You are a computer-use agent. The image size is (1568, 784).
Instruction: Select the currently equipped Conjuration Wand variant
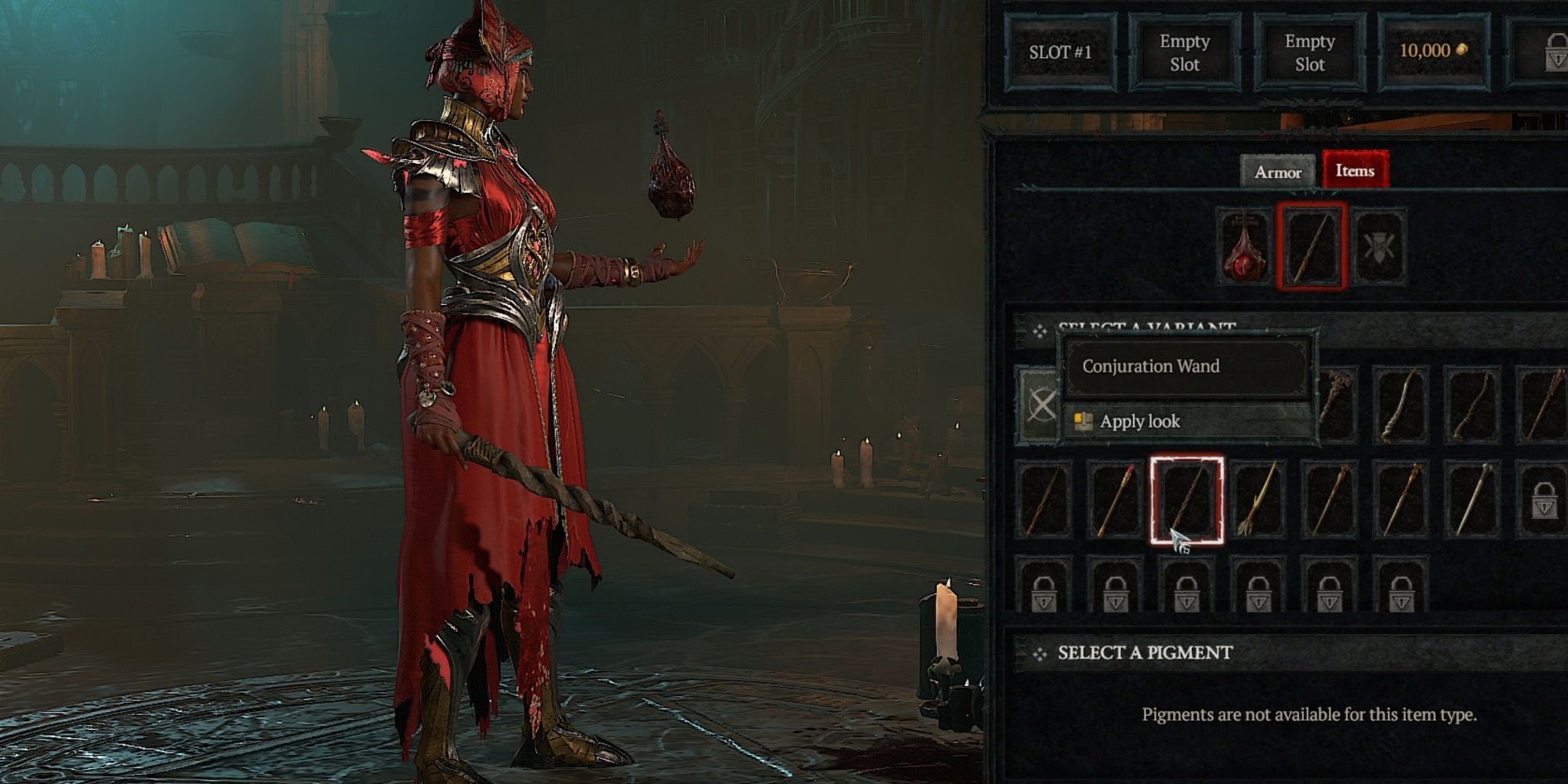coord(1187,500)
